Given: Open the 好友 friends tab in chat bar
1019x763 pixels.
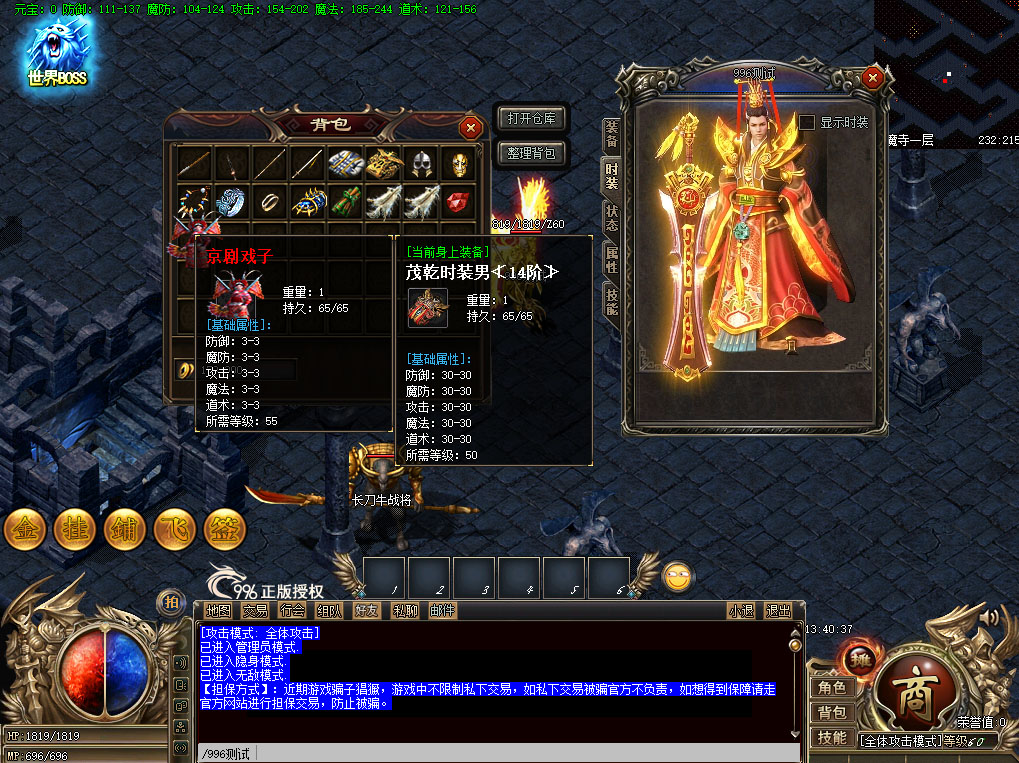Looking at the screenshot, I should point(367,610).
